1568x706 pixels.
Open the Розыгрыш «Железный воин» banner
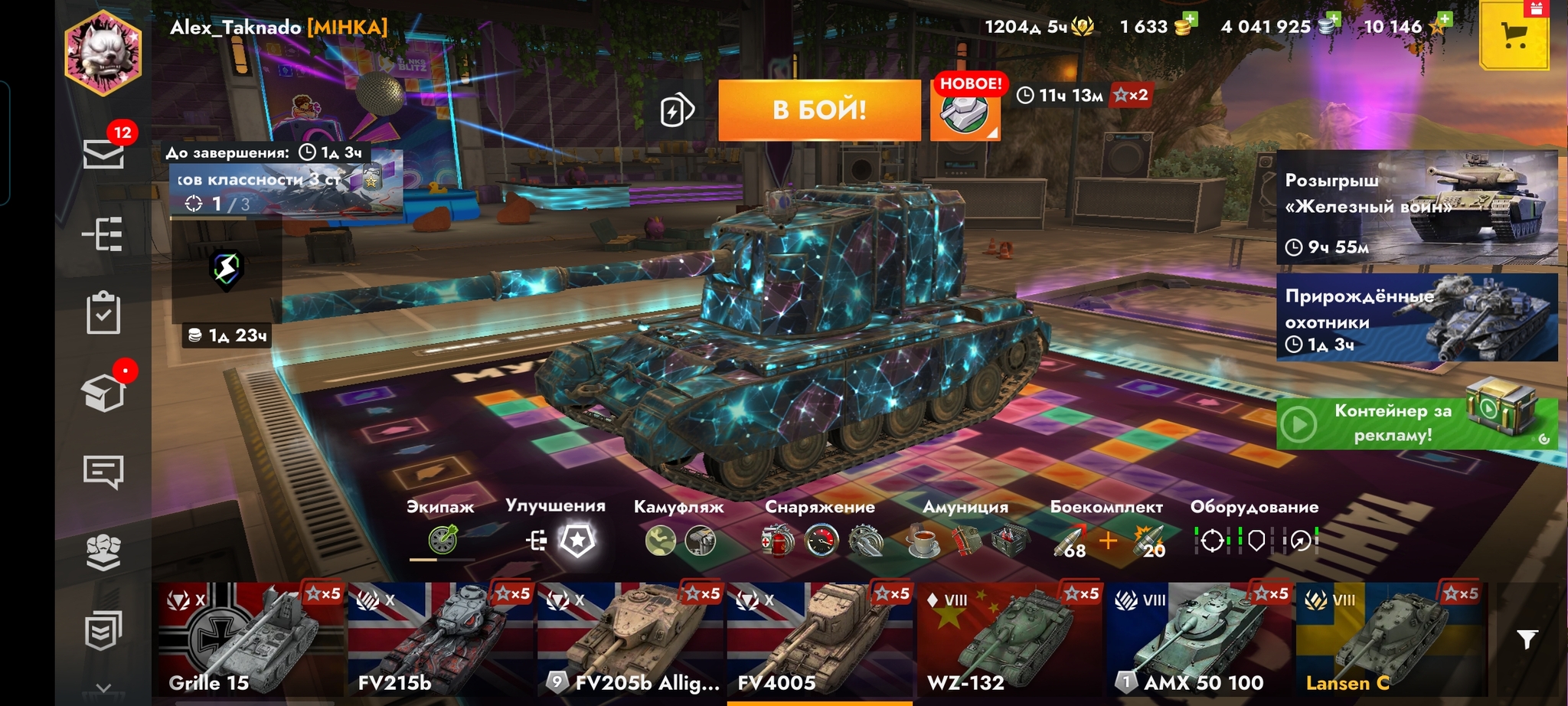click(x=1416, y=208)
